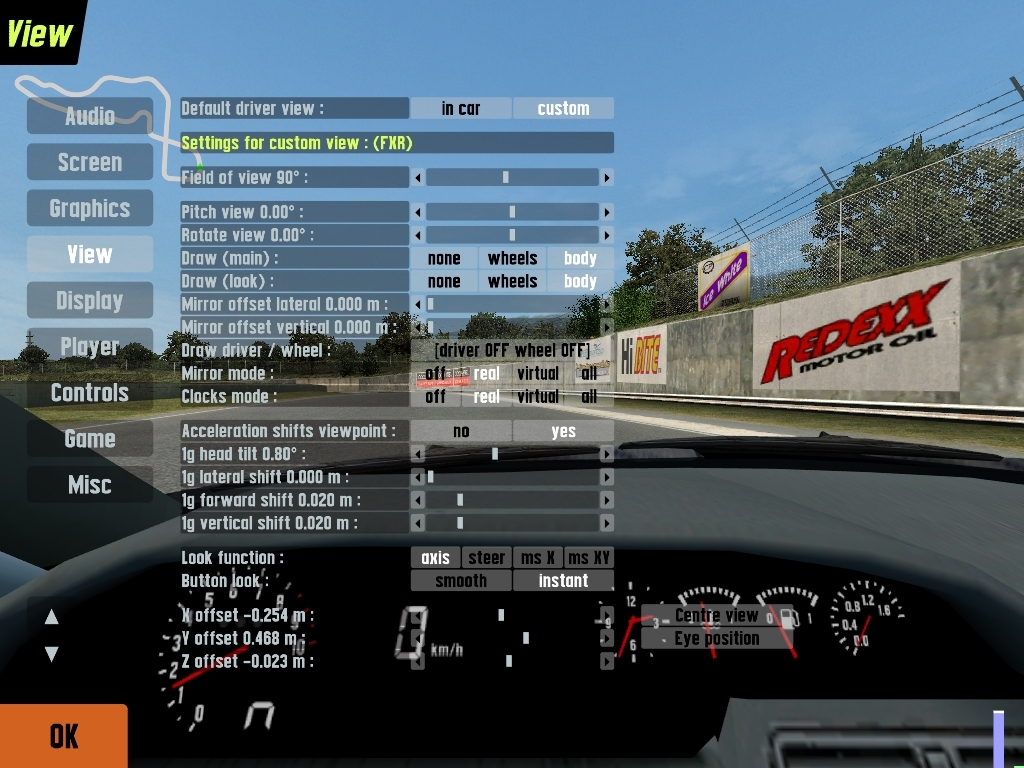Screen dimensions: 1024x768
Task: Set Draw (main) to body
Action: coord(580,258)
